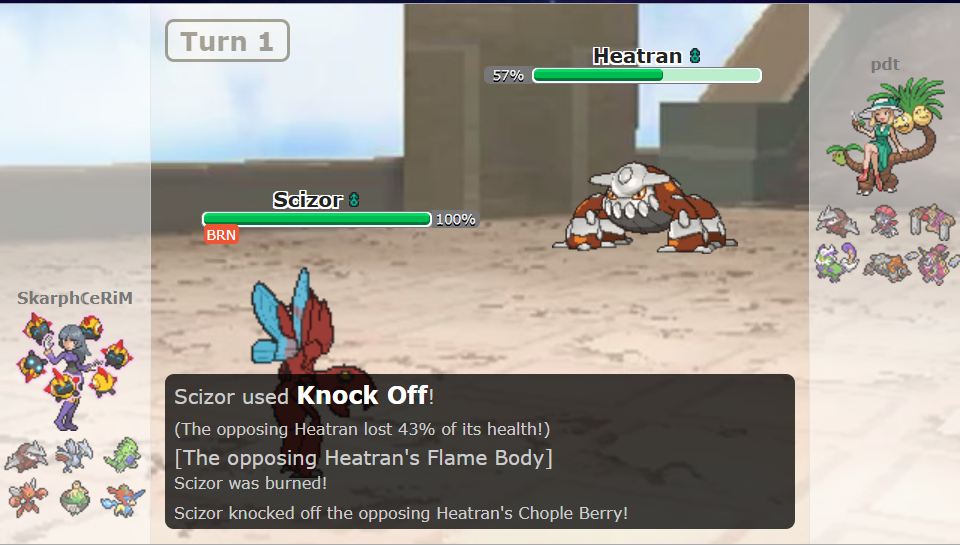Screen dimensions: 960x545
Task: Click SkarphCeRiM's trainer avatar
Action: point(74,369)
